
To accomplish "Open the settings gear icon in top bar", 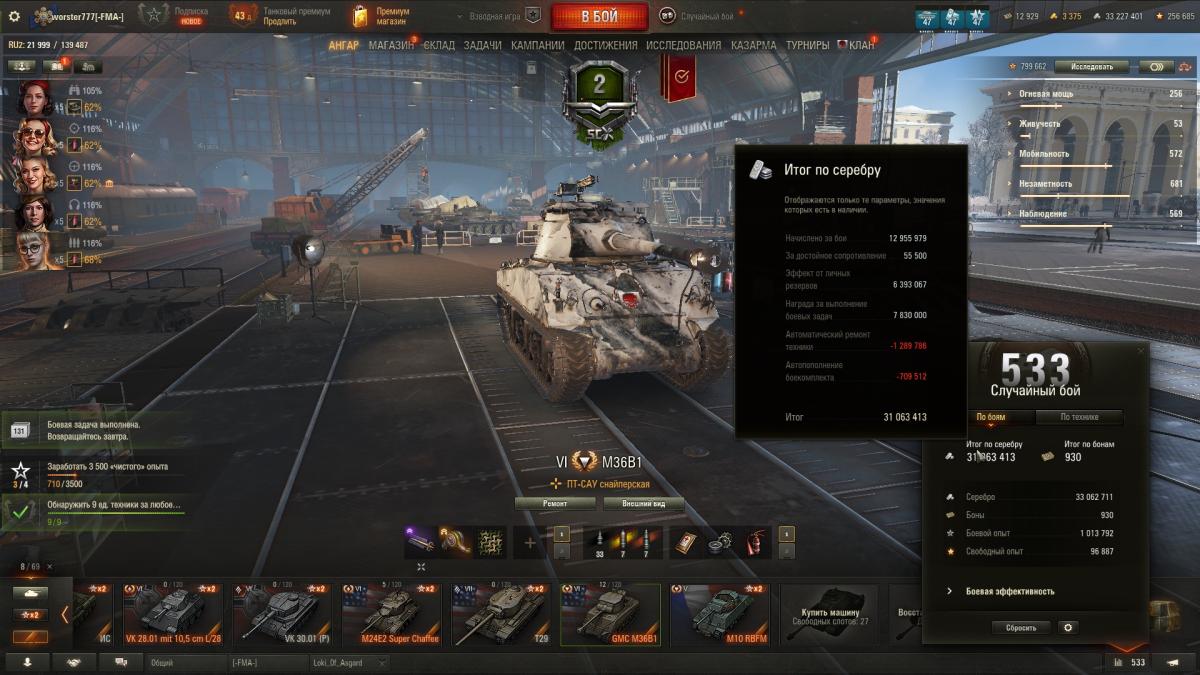I will tap(14, 16).
